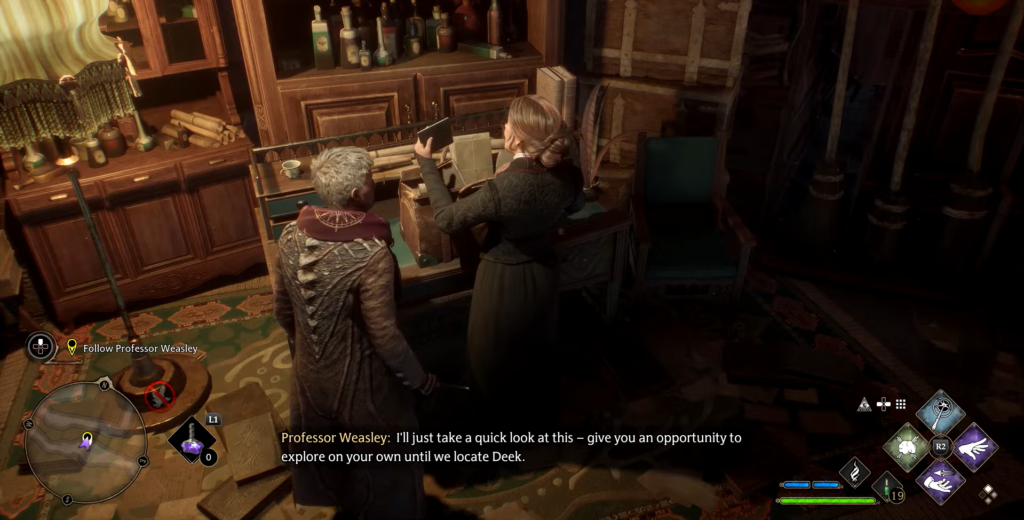Click the spell set diamond selector
Screen dimensions: 1024x520
[988, 493]
